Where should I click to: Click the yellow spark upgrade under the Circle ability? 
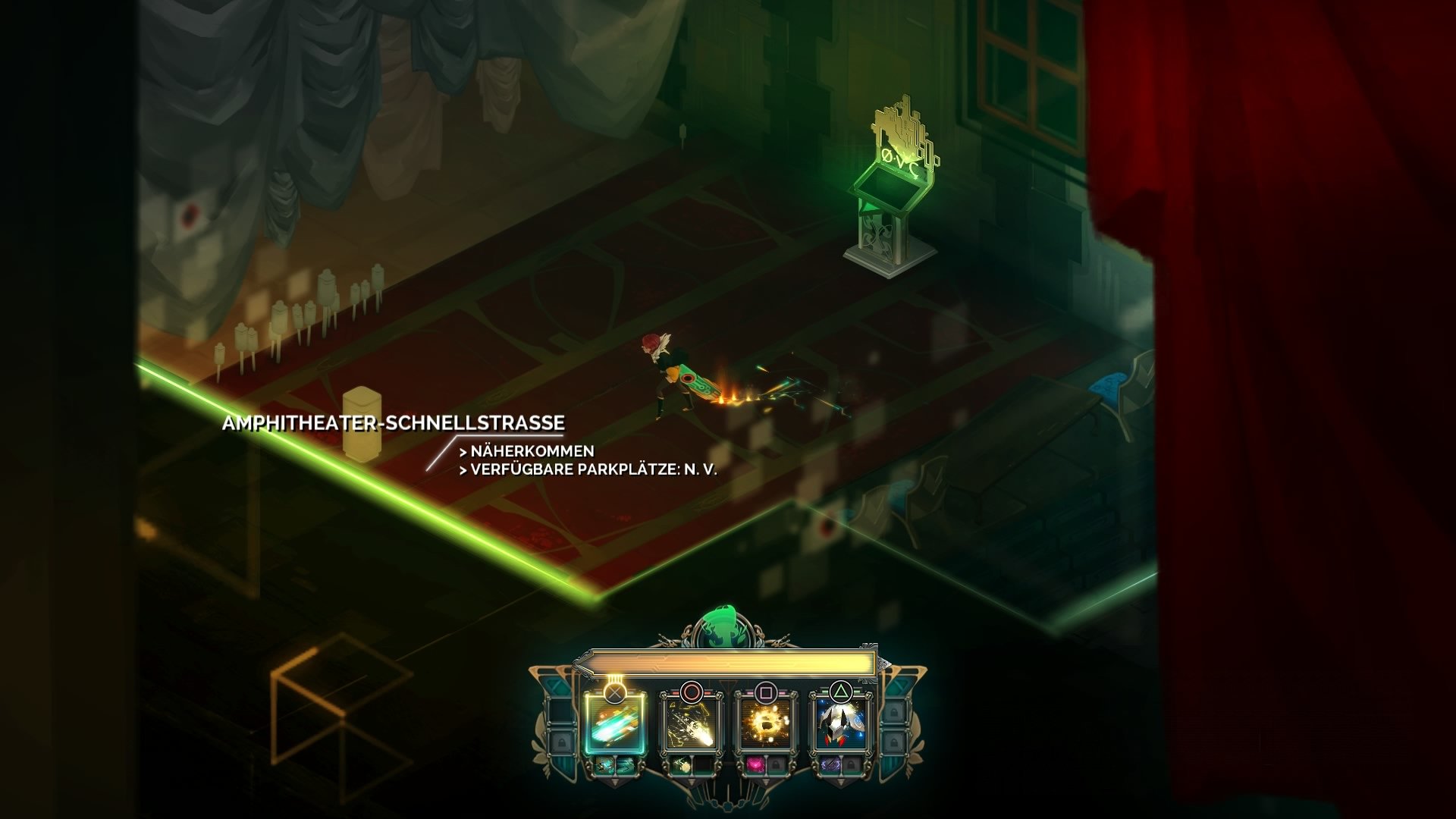(x=681, y=766)
